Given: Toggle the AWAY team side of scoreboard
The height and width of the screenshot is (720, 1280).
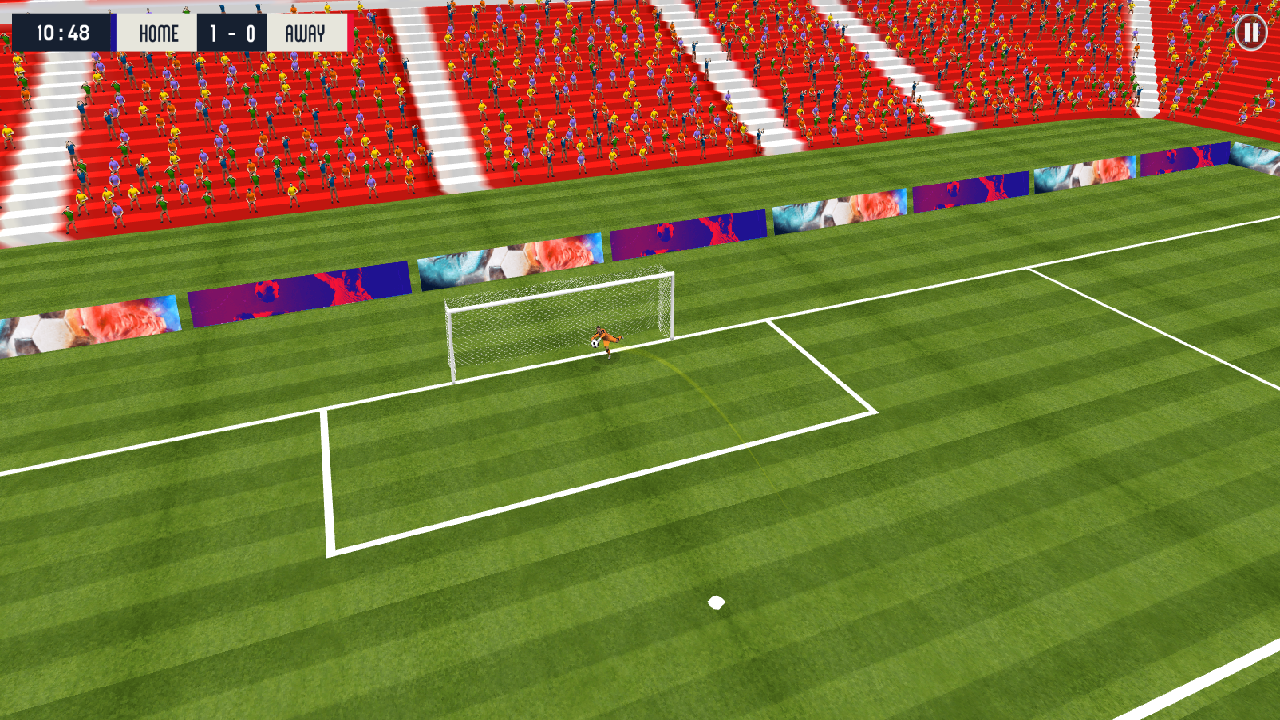Looking at the screenshot, I should click(x=307, y=33).
